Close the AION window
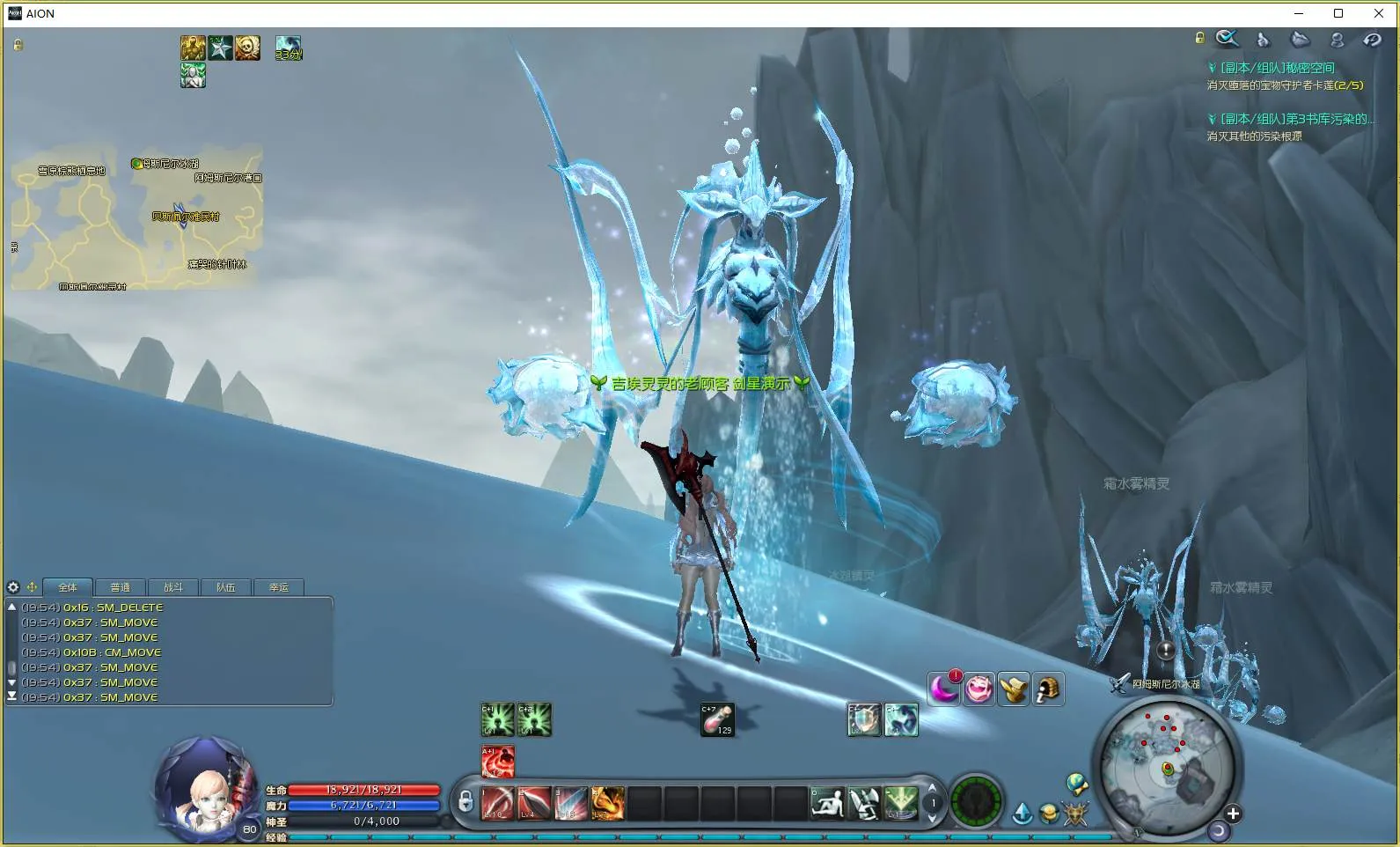This screenshot has width=1400, height=847. pyautogui.click(x=1379, y=13)
